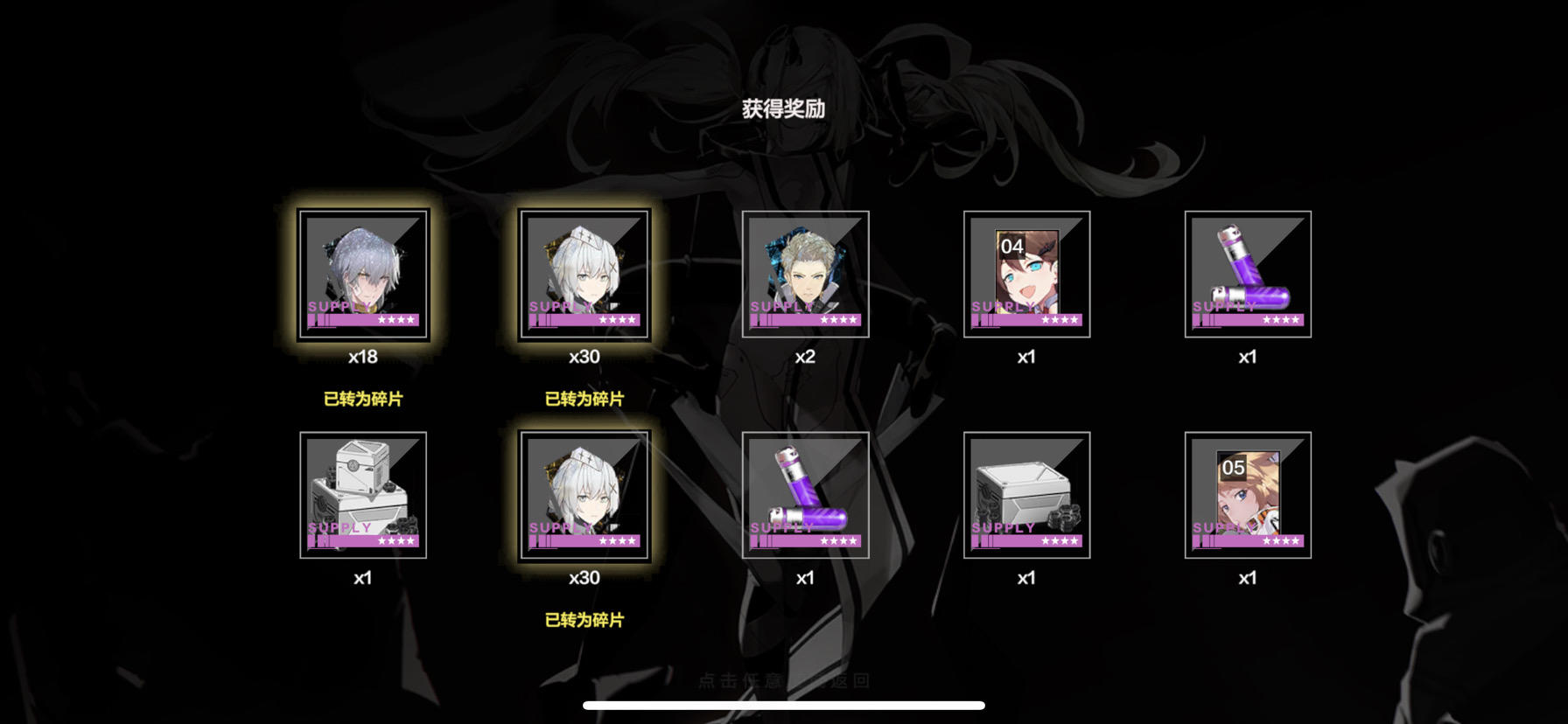The height and width of the screenshot is (724, 1568).
Task: Tap 已转为碎片 under the bottom x30 card
Action: [x=584, y=618]
